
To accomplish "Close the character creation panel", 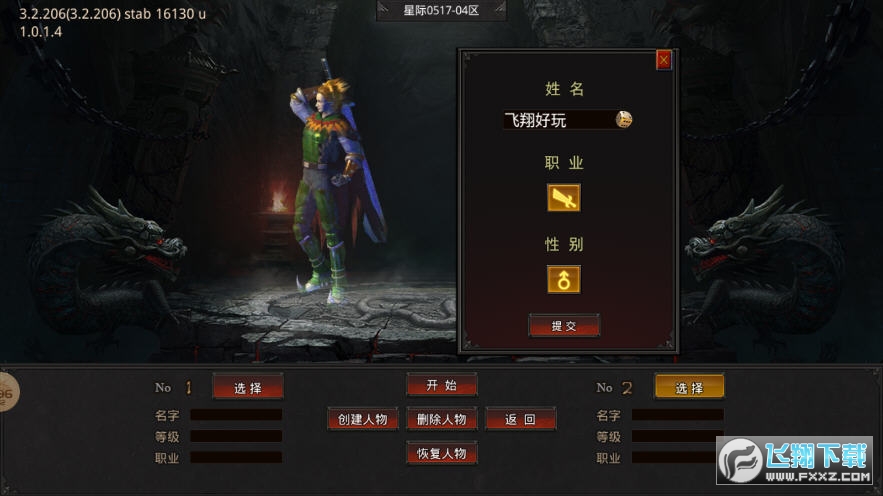I will (664, 61).
